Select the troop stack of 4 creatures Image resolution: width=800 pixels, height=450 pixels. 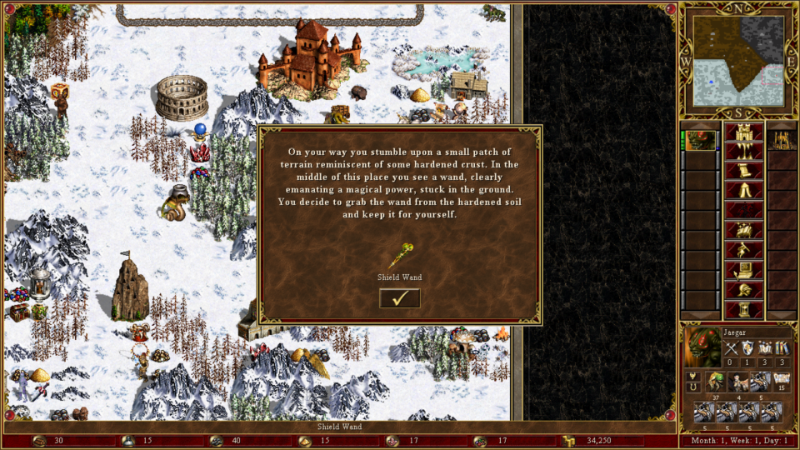738,382
